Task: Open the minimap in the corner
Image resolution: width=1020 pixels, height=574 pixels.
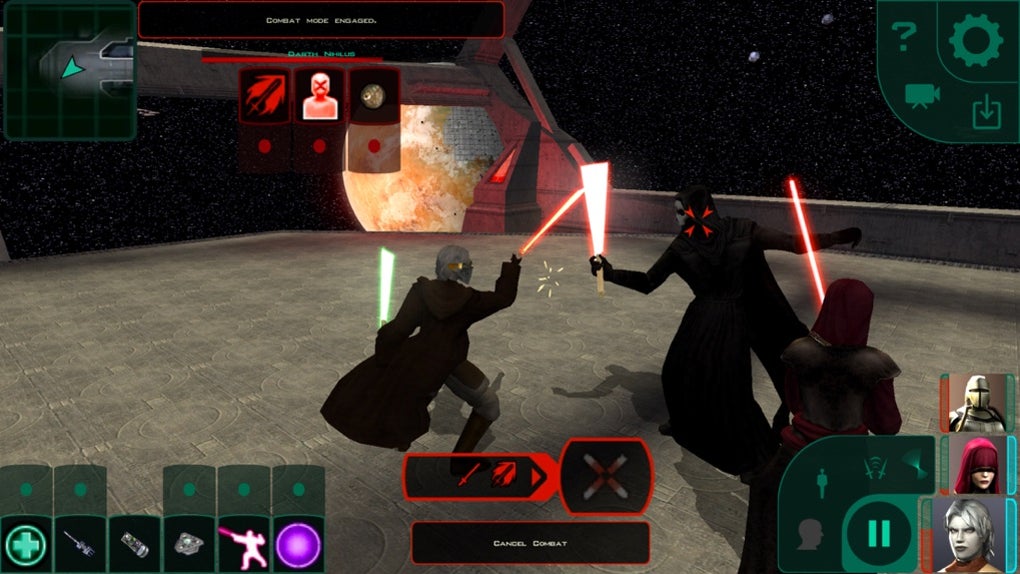Action: click(x=69, y=69)
